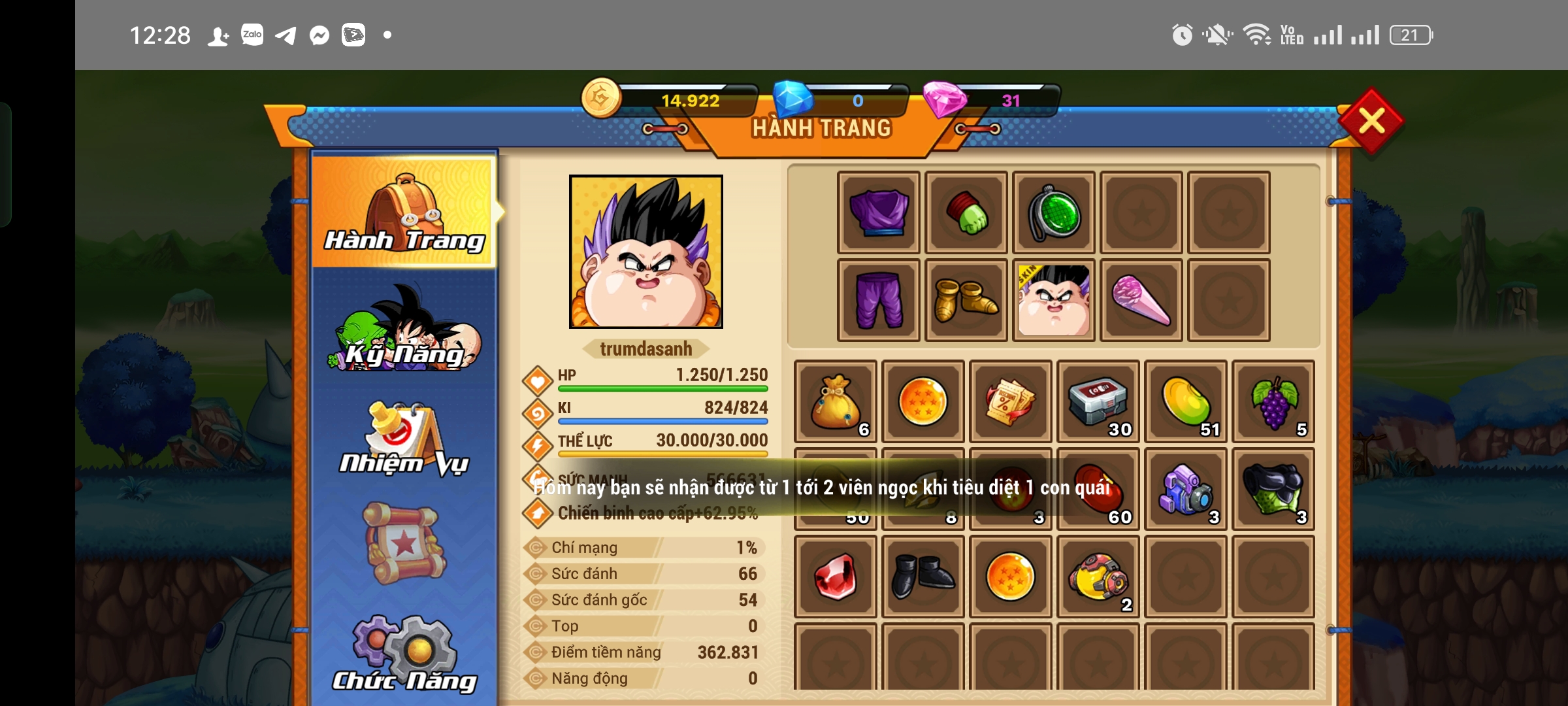Pick the purple camera item

1186,489
